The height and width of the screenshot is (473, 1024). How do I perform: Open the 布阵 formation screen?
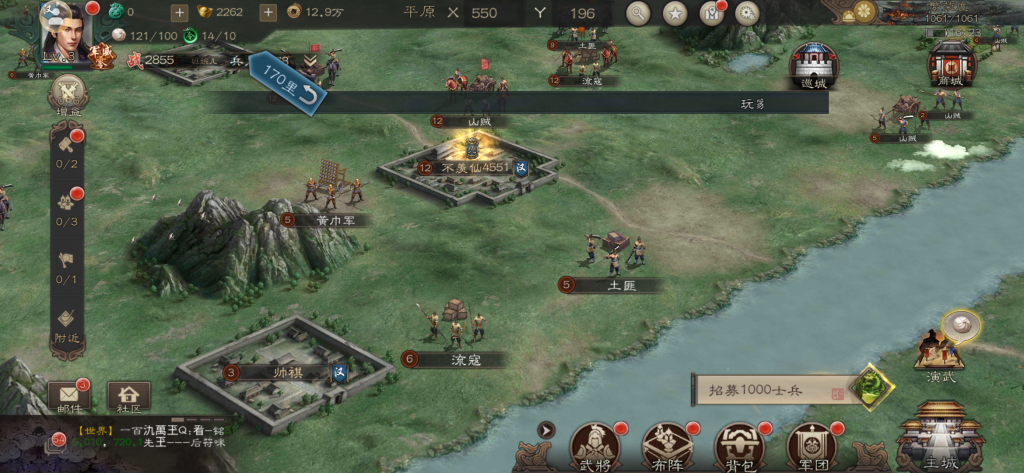[667, 446]
